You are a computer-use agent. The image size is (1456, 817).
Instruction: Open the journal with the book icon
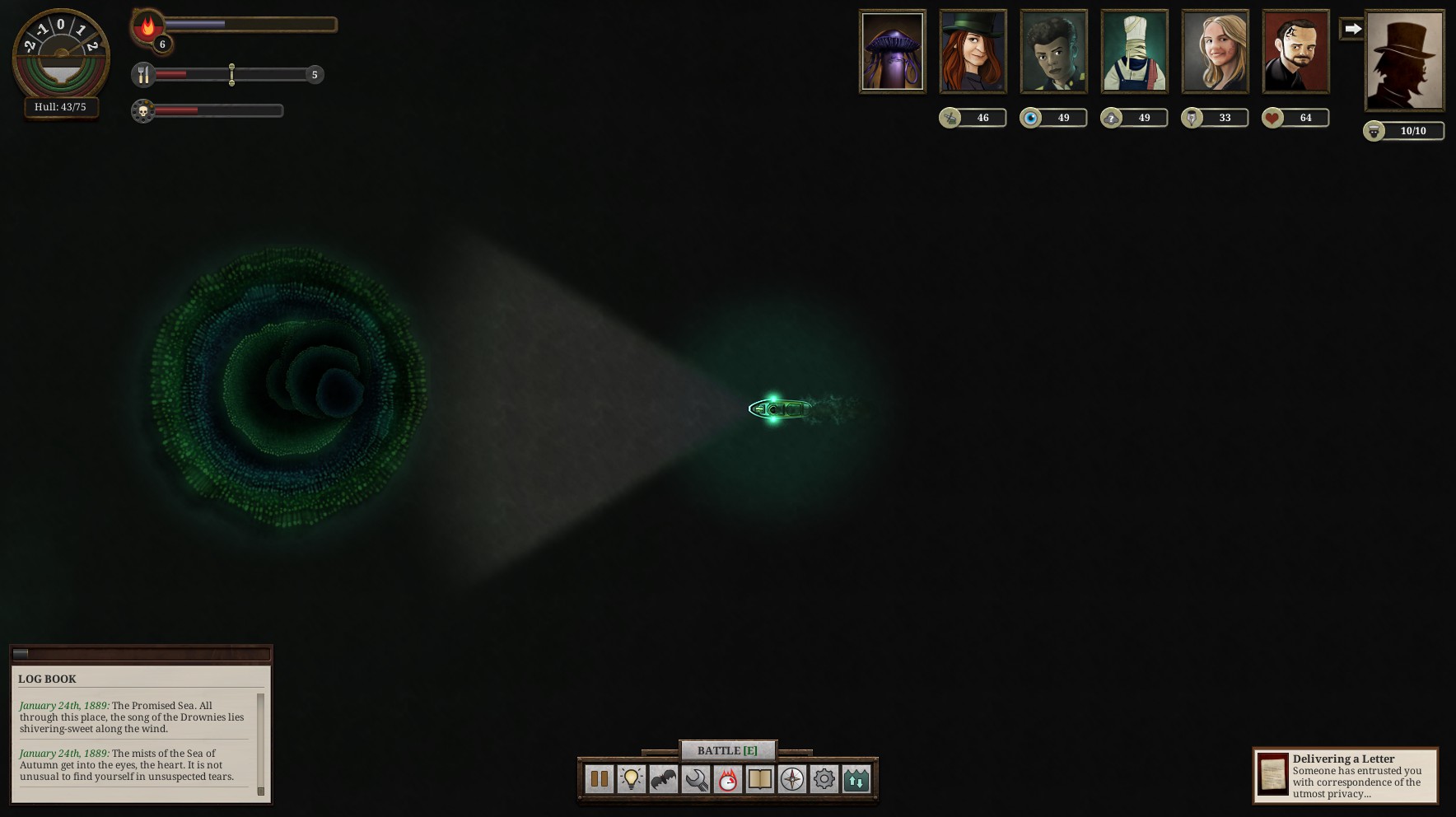(758, 778)
